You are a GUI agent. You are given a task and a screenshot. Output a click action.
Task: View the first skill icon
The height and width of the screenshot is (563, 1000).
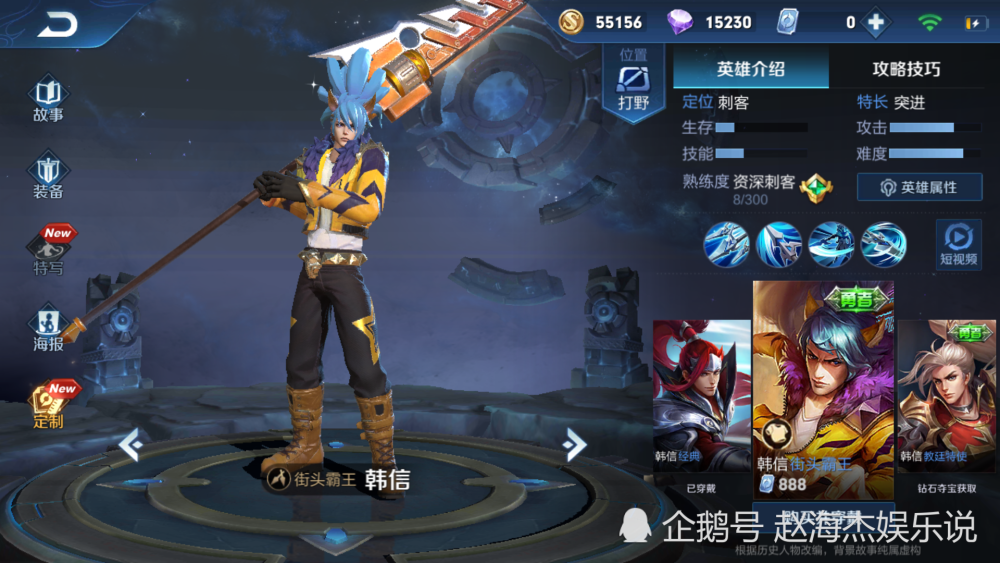click(x=727, y=244)
